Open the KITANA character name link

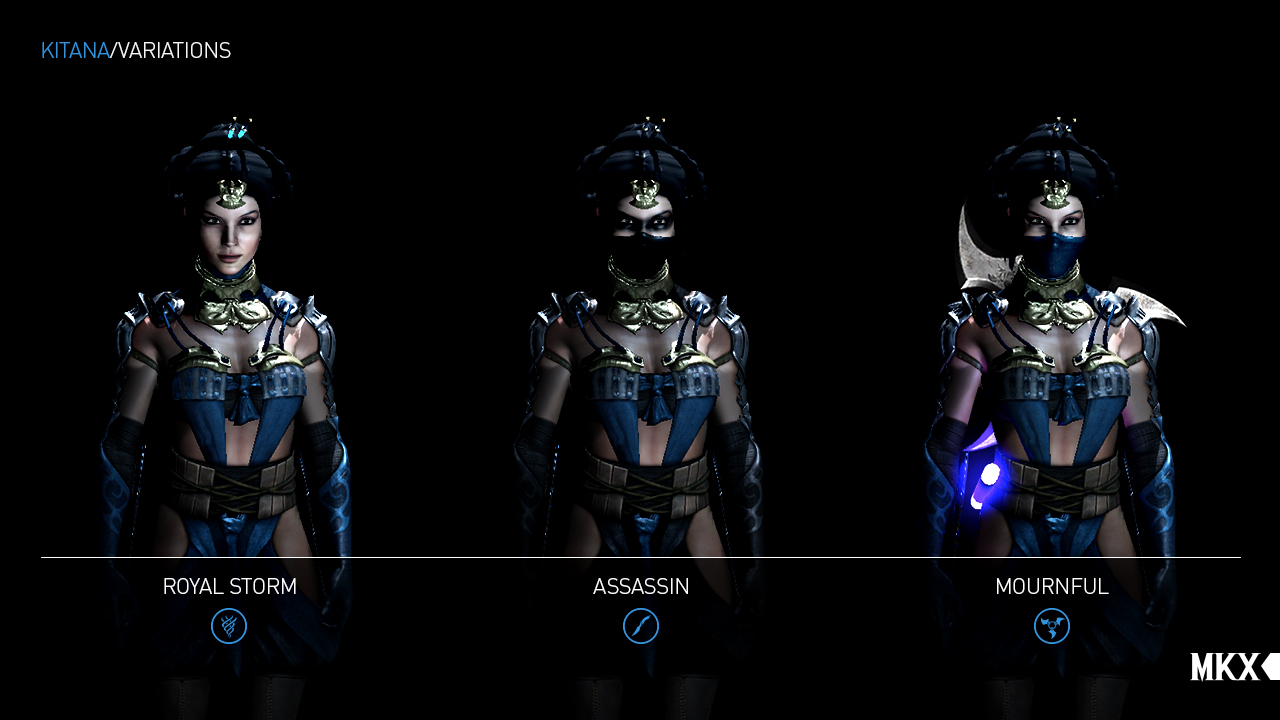point(75,49)
